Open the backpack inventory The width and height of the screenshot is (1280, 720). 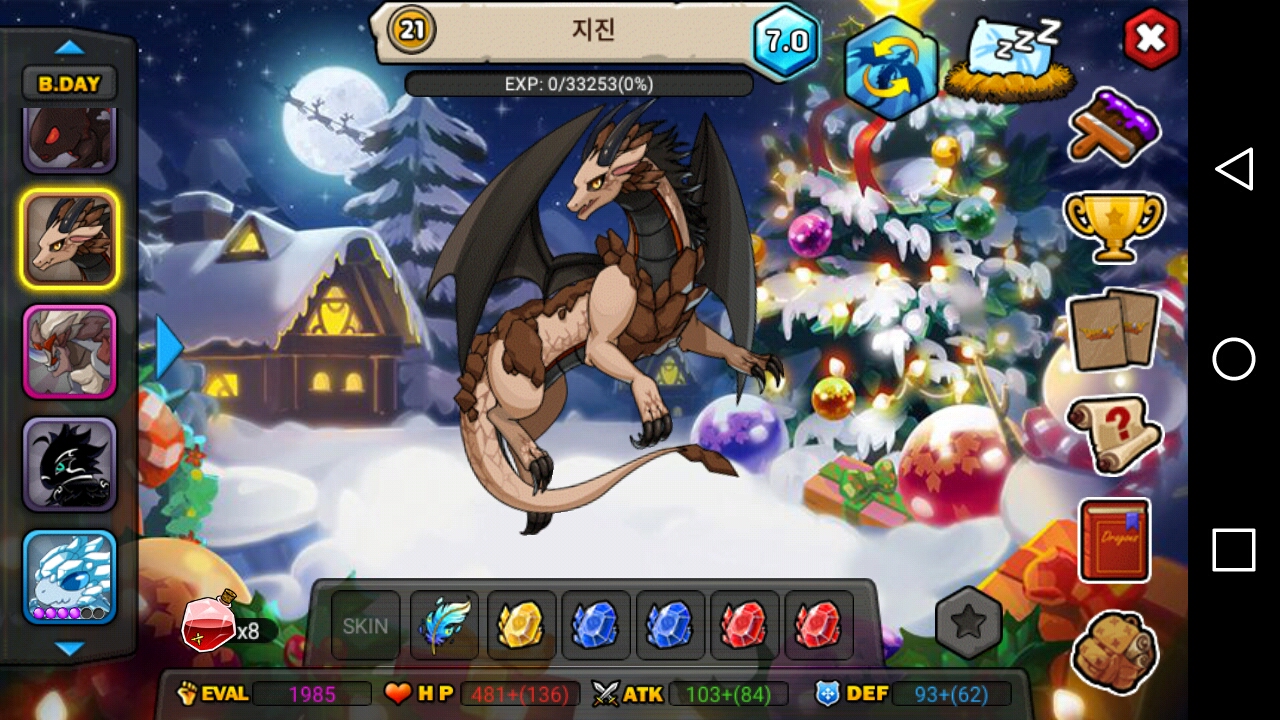(1114, 651)
